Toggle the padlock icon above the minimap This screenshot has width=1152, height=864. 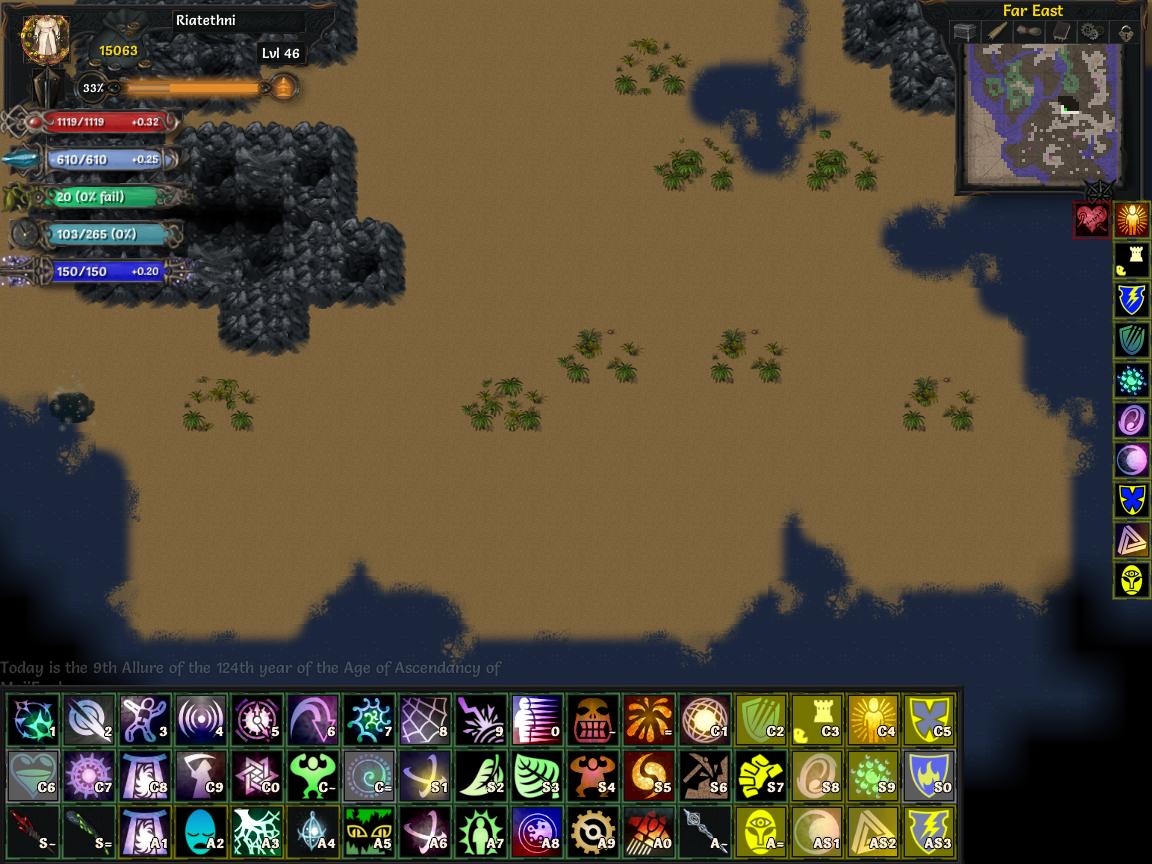pyautogui.click(x=1126, y=32)
